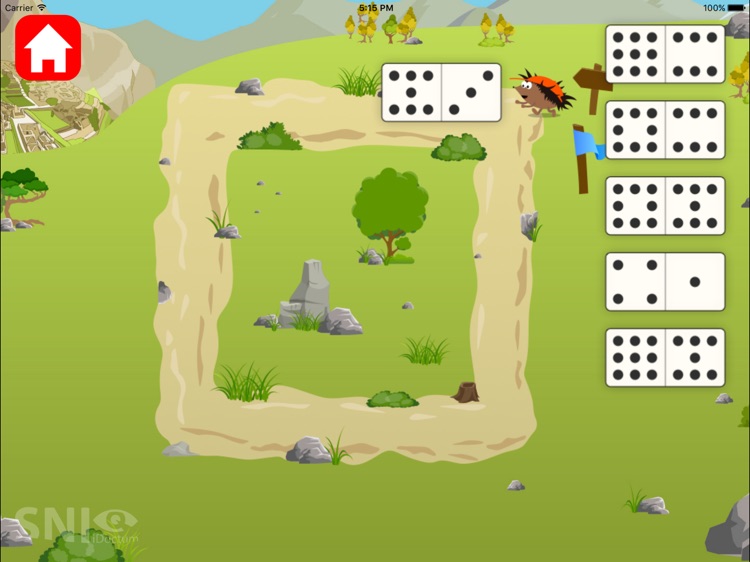Select the four-and-one domino tile
Screen dimensions: 750x562
click(665, 282)
